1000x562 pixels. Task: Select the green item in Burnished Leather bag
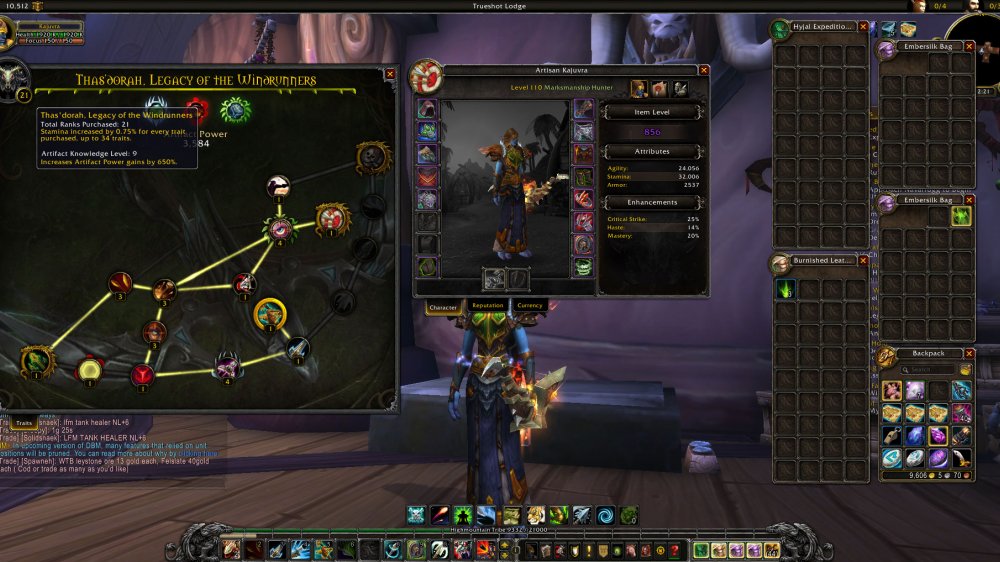787,289
